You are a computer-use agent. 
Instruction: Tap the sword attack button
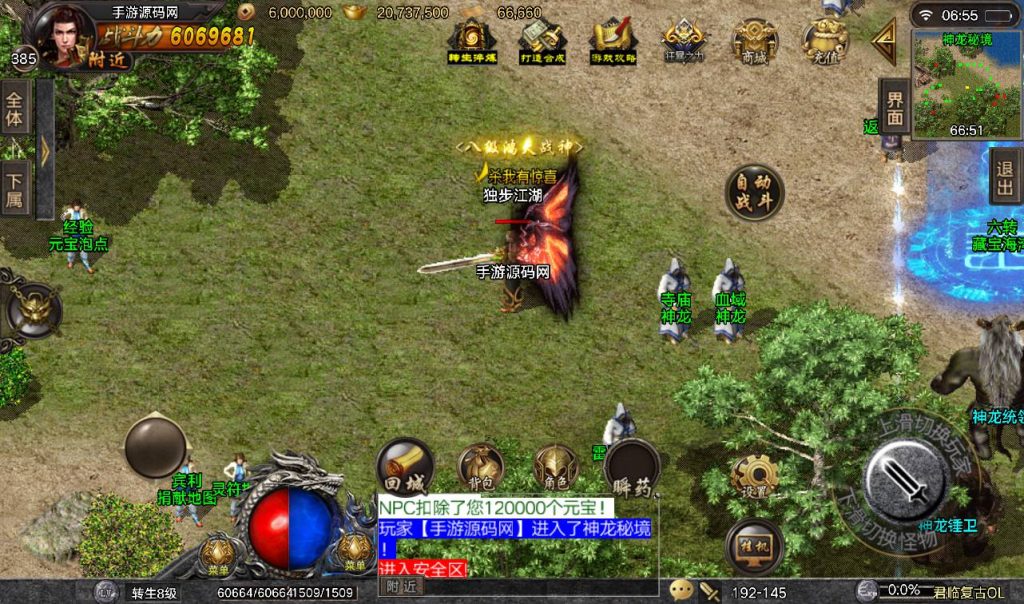pos(906,481)
